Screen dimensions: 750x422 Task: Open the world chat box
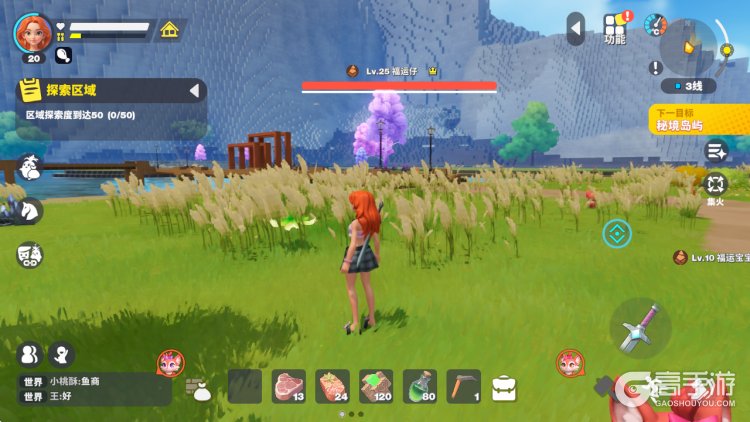(95, 388)
